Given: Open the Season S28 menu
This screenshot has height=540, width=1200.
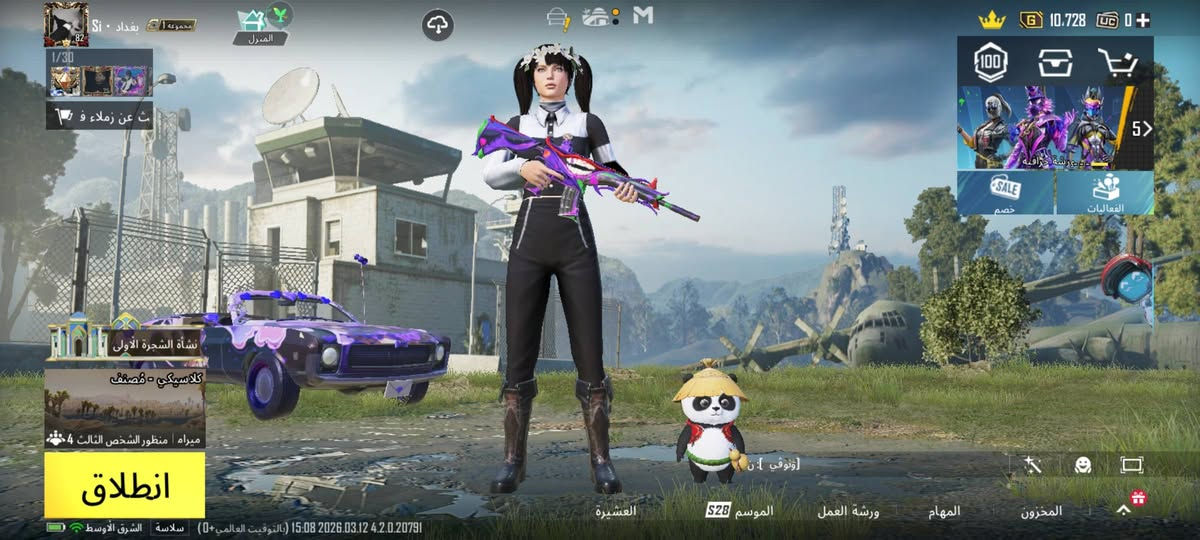Looking at the screenshot, I should 740,511.
